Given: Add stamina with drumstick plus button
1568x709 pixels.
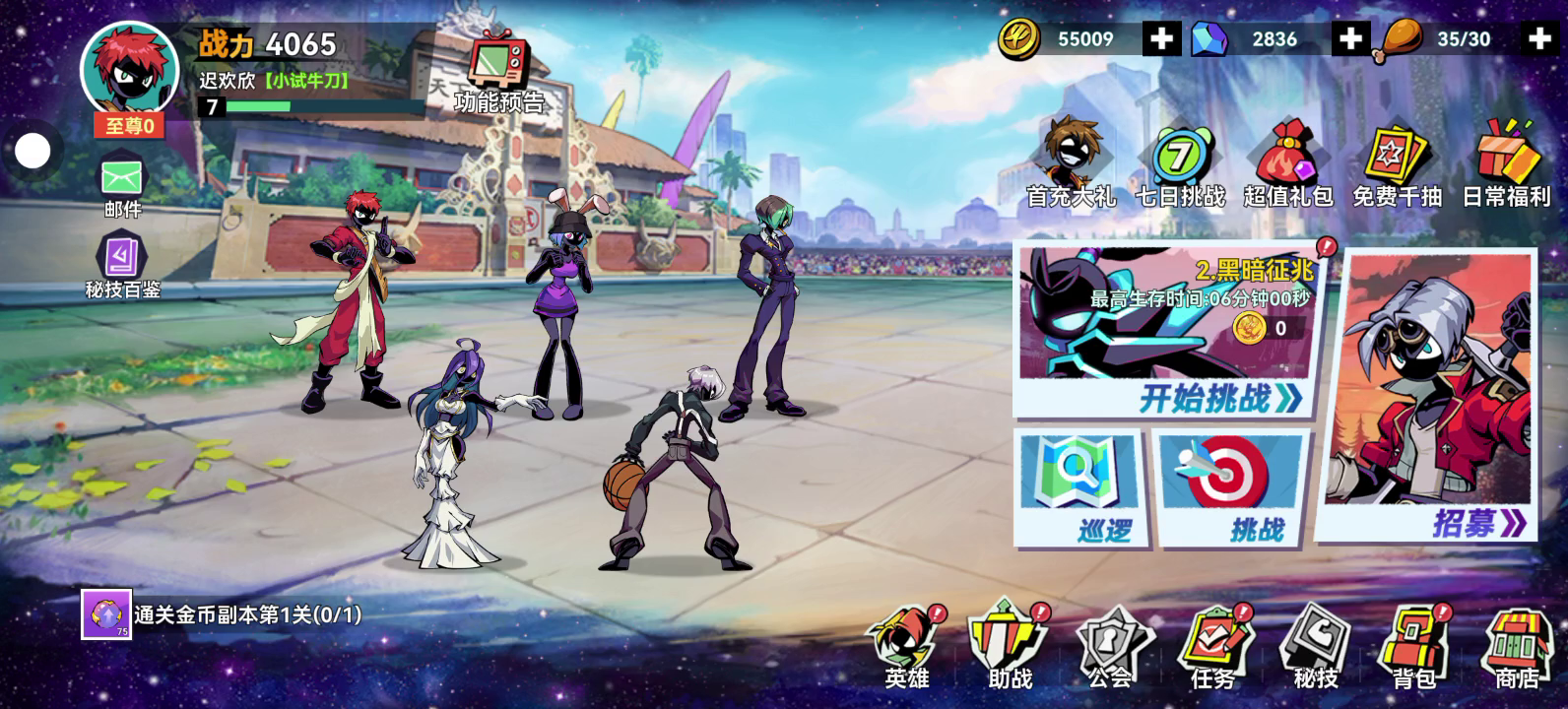Looking at the screenshot, I should (x=1539, y=39).
